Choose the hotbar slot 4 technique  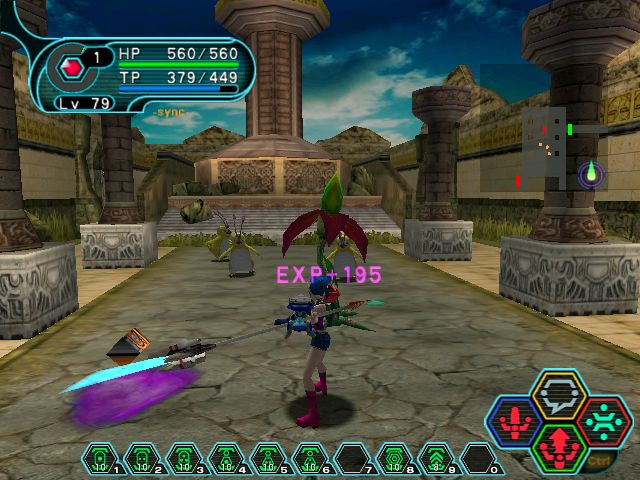pos(225,458)
